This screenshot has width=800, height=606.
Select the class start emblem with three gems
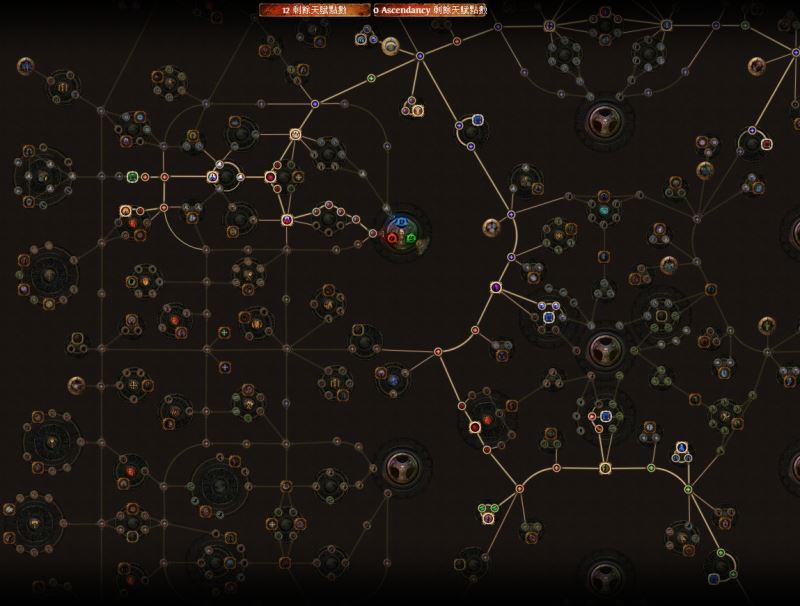405,232
